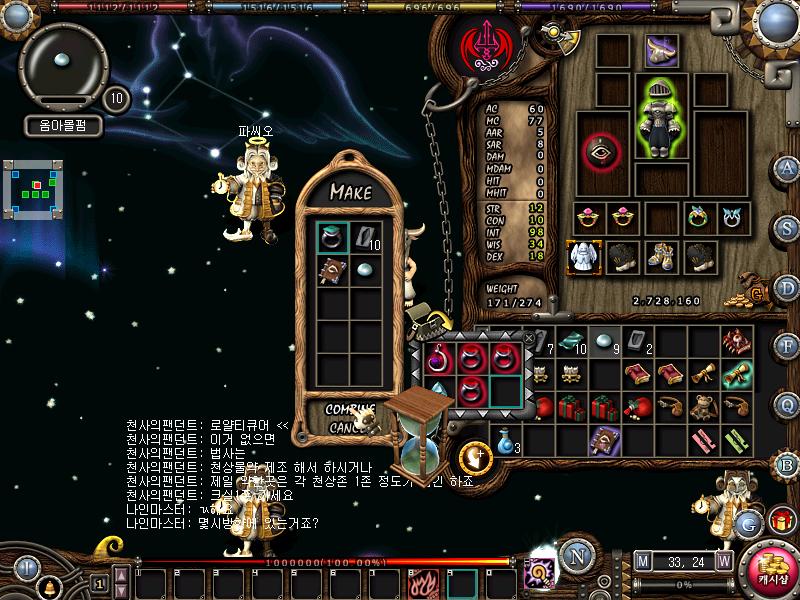This screenshot has width=800, height=600.
Task: Close the small ring pouch popup
Action: pos(529,339)
